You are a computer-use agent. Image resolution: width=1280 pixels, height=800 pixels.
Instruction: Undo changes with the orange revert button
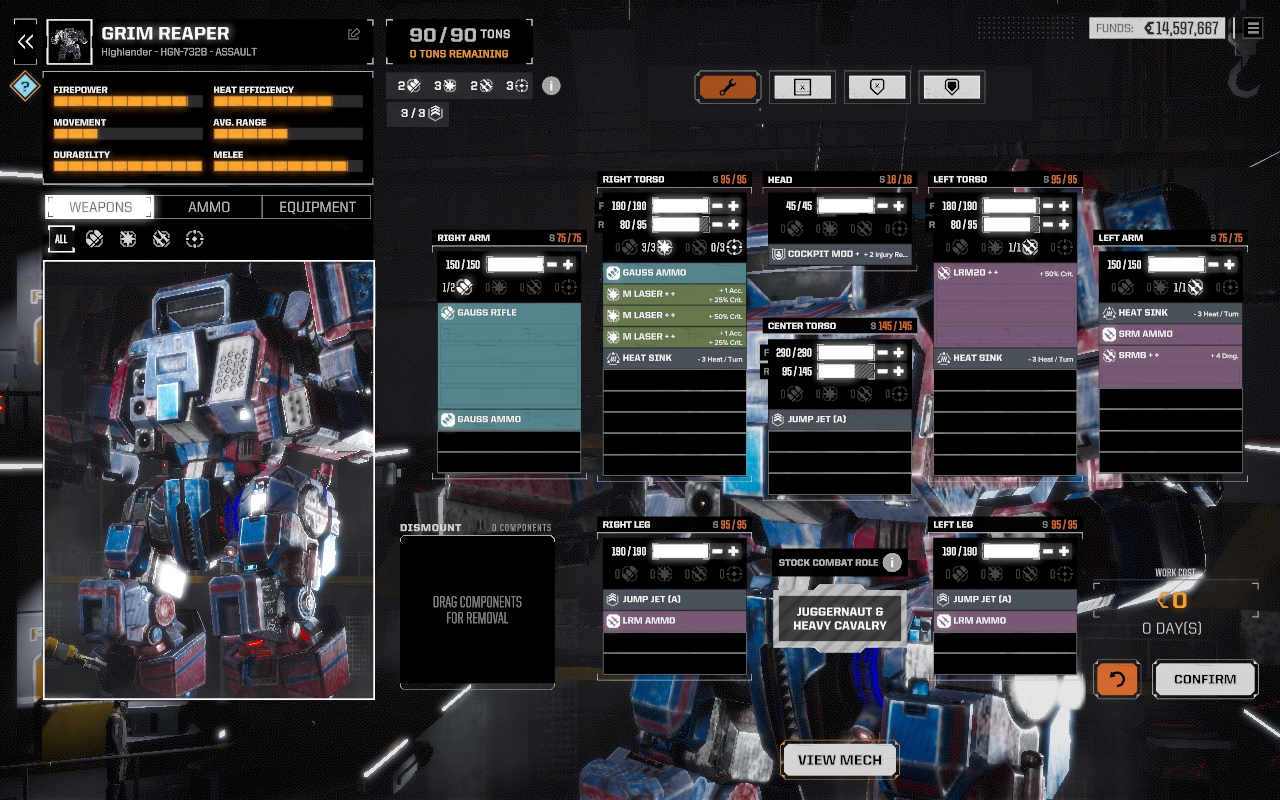coord(1117,679)
